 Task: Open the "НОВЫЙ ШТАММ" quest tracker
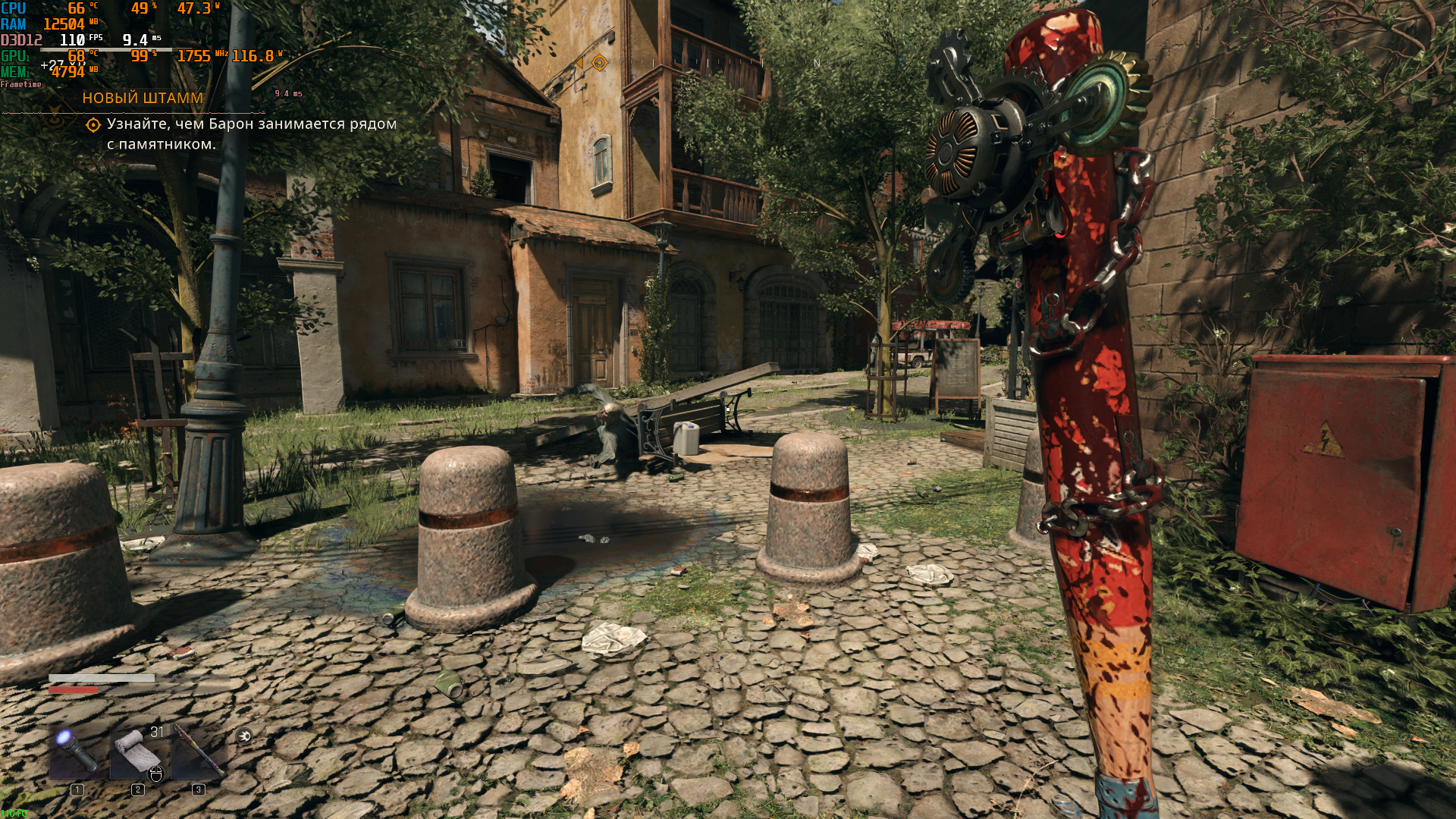tap(143, 98)
